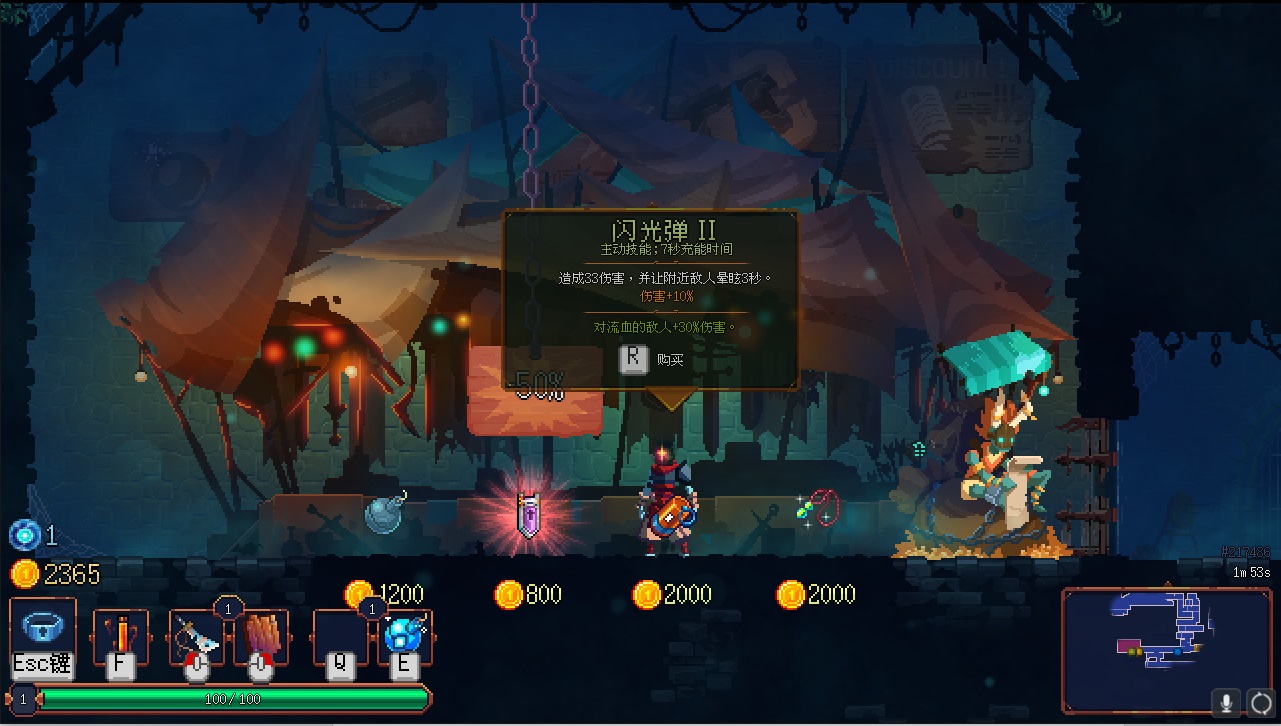Image resolution: width=1281 pixels, height=726 pixels.
Task: Use the orange health flask slot
Action: click(x=120, y=635)
